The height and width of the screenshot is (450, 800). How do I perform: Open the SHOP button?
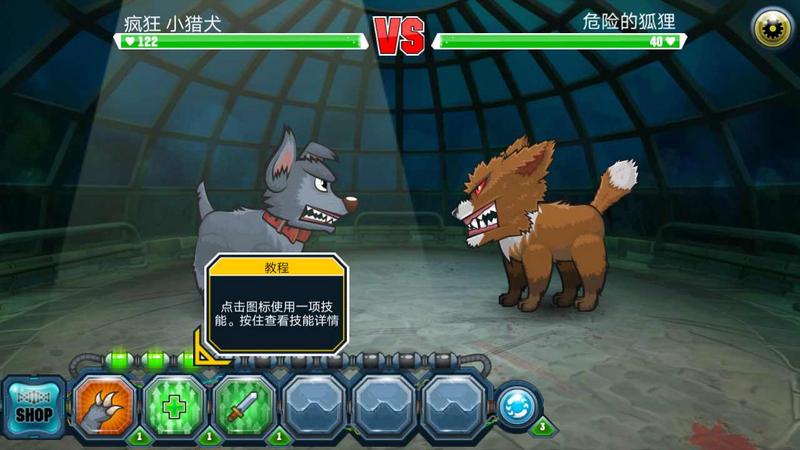coord(33,406)
